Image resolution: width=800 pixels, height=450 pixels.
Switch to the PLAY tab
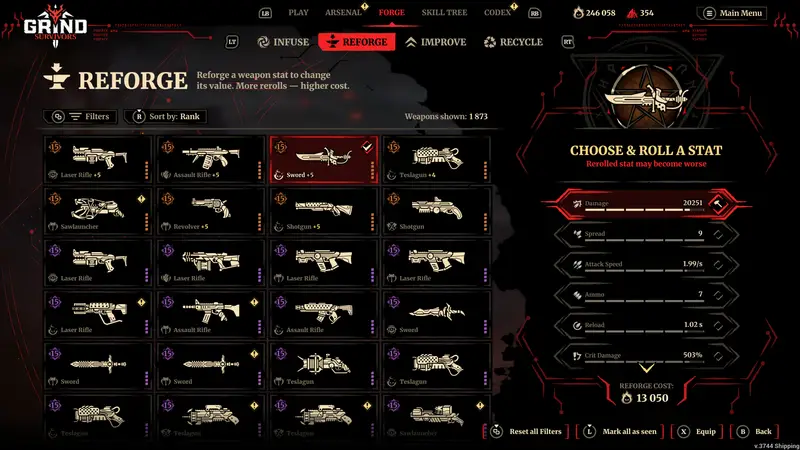pyautogui.click(x=298, y=13)
